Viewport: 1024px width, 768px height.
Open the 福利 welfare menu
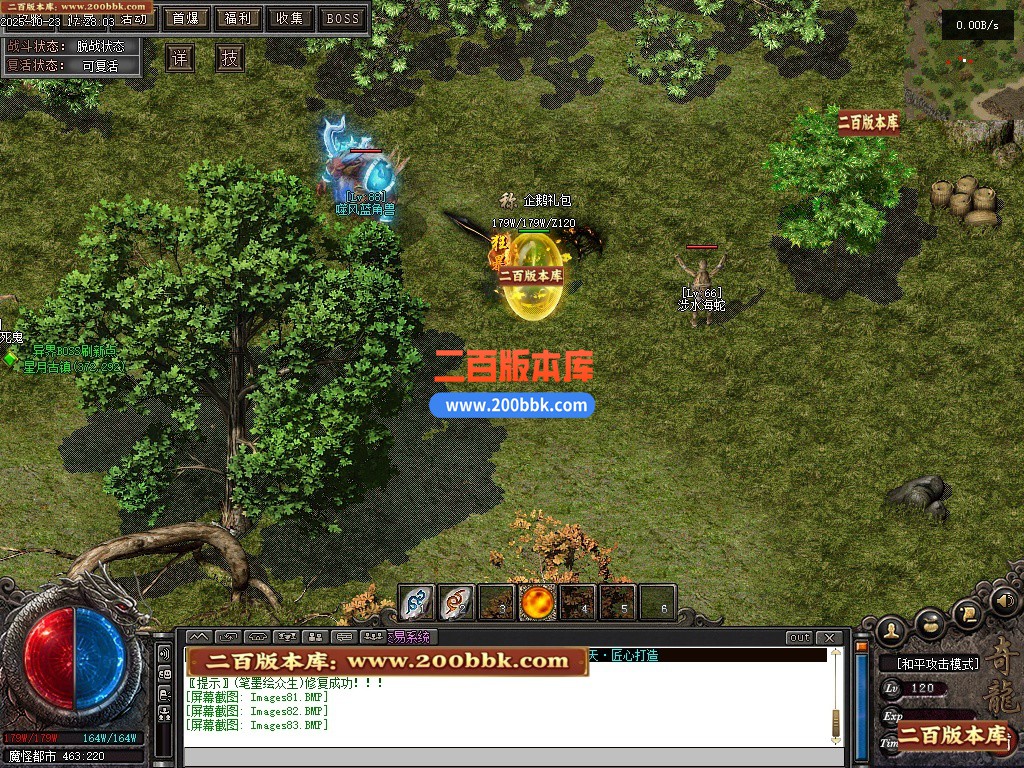238,18
